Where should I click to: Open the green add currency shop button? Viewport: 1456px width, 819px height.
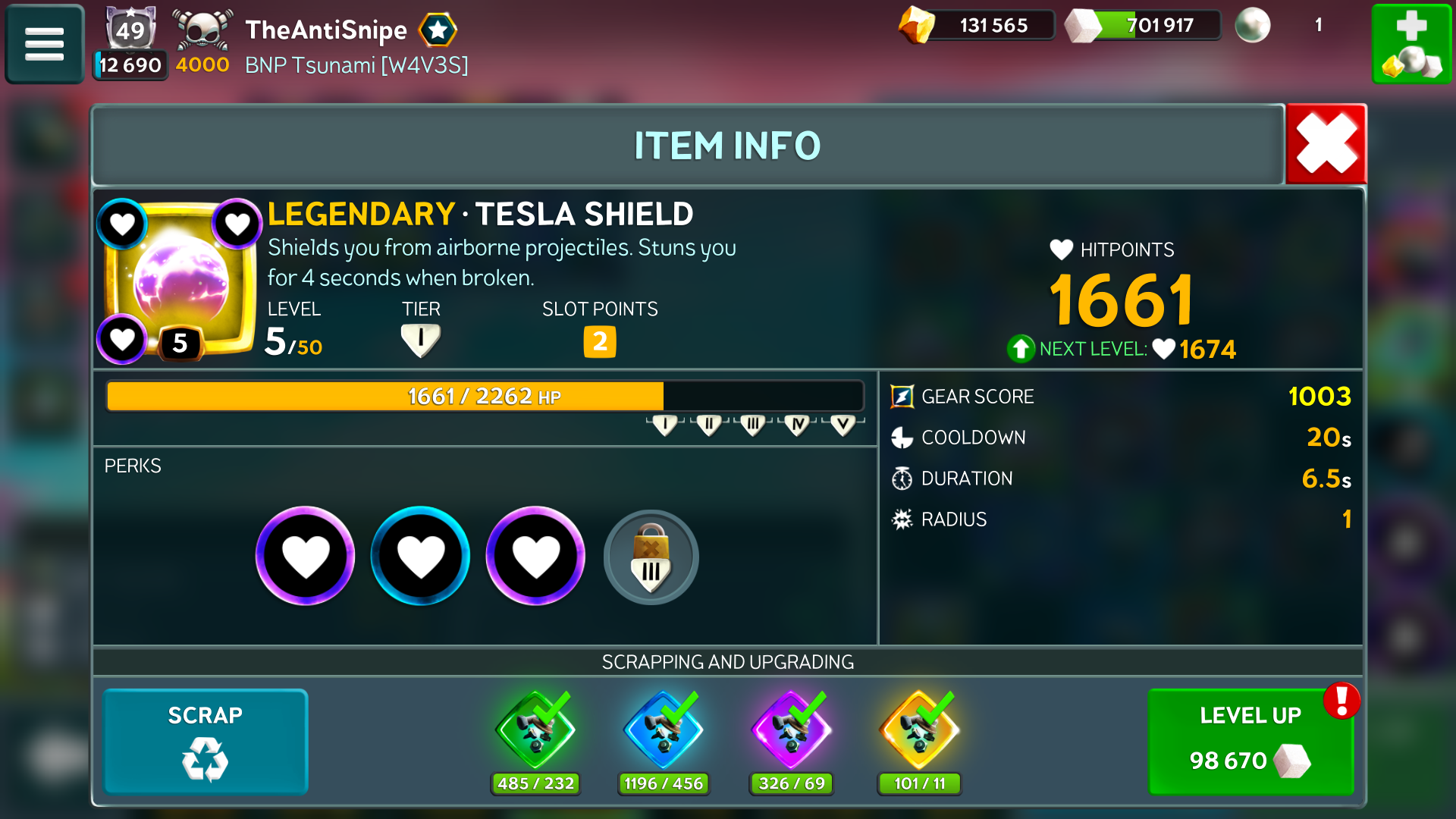(x=1411, y=44)
